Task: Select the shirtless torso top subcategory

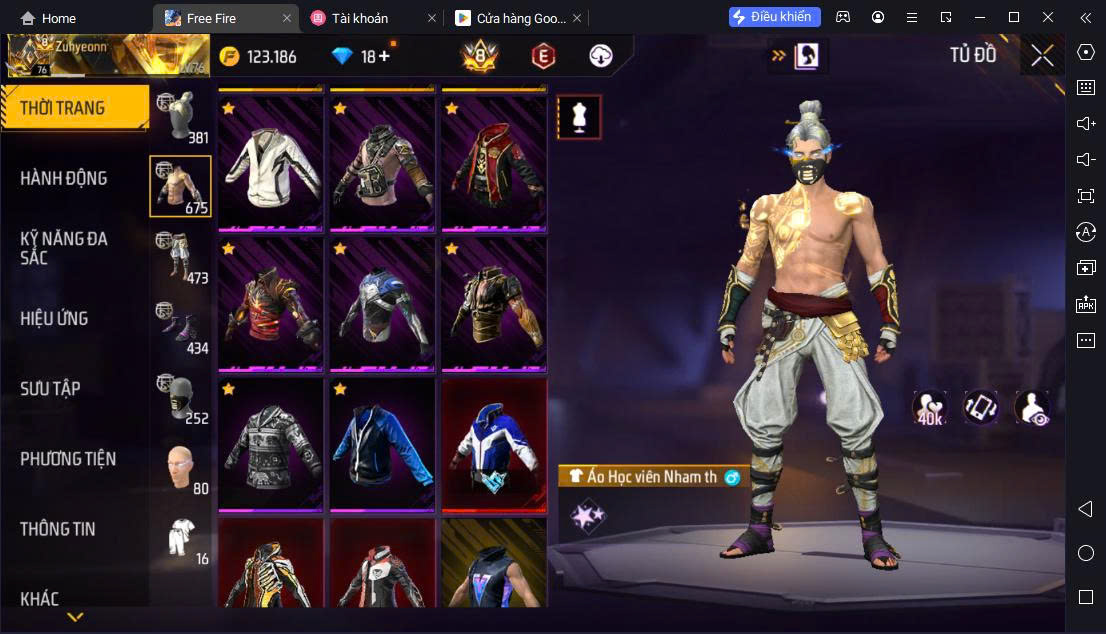Action: pos(181,186)
